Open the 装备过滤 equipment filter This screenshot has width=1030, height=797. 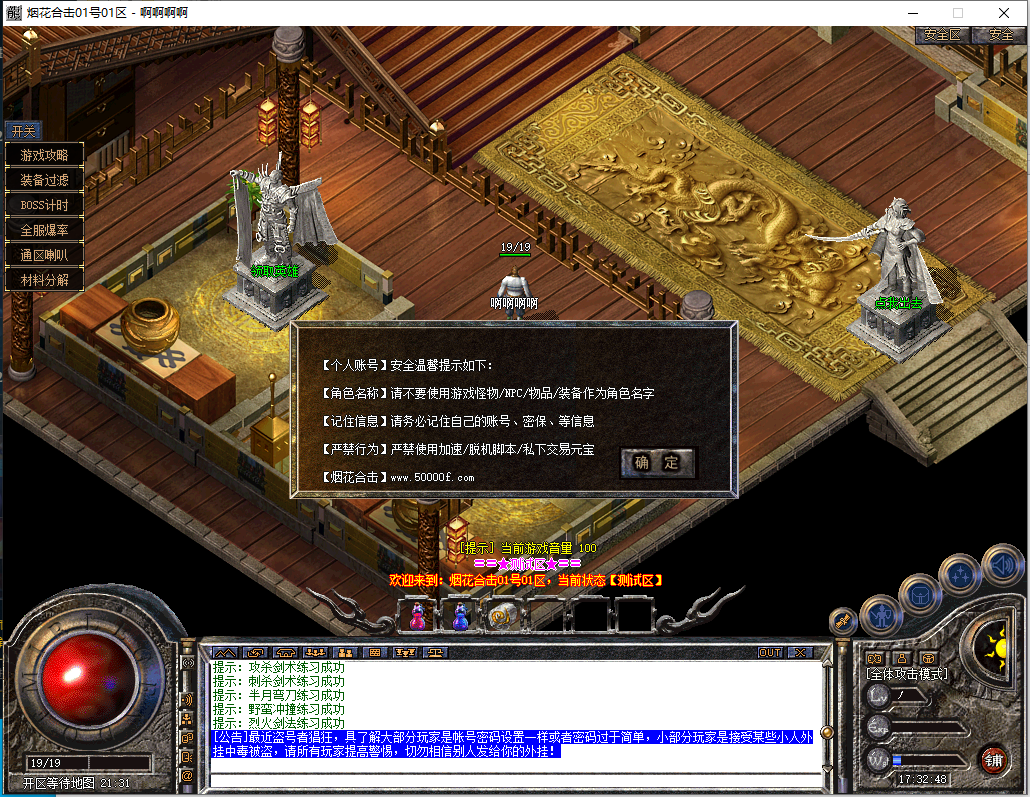click(x=44, y=180)
